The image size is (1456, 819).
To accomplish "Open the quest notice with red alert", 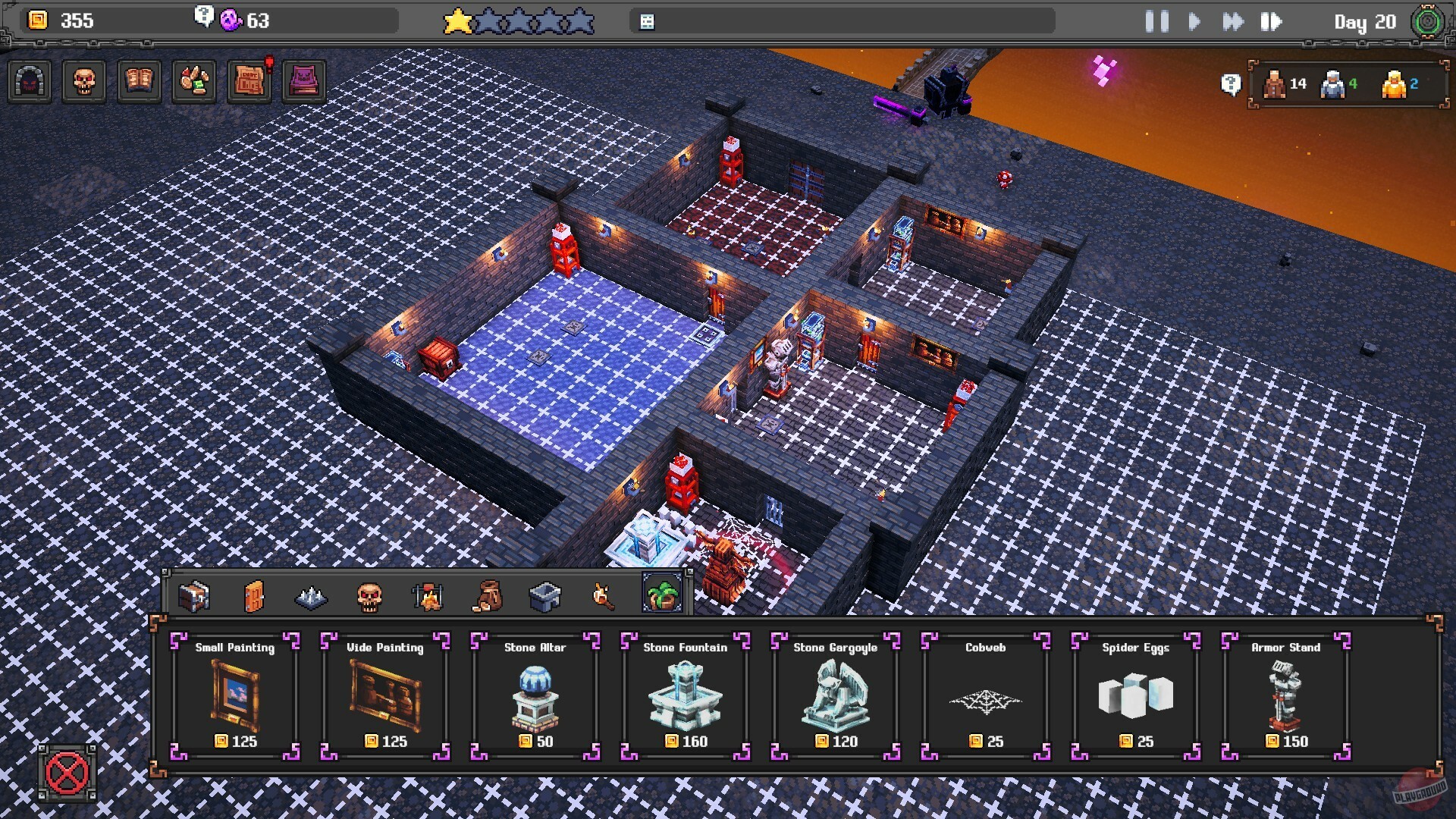I will coord(249,81).
